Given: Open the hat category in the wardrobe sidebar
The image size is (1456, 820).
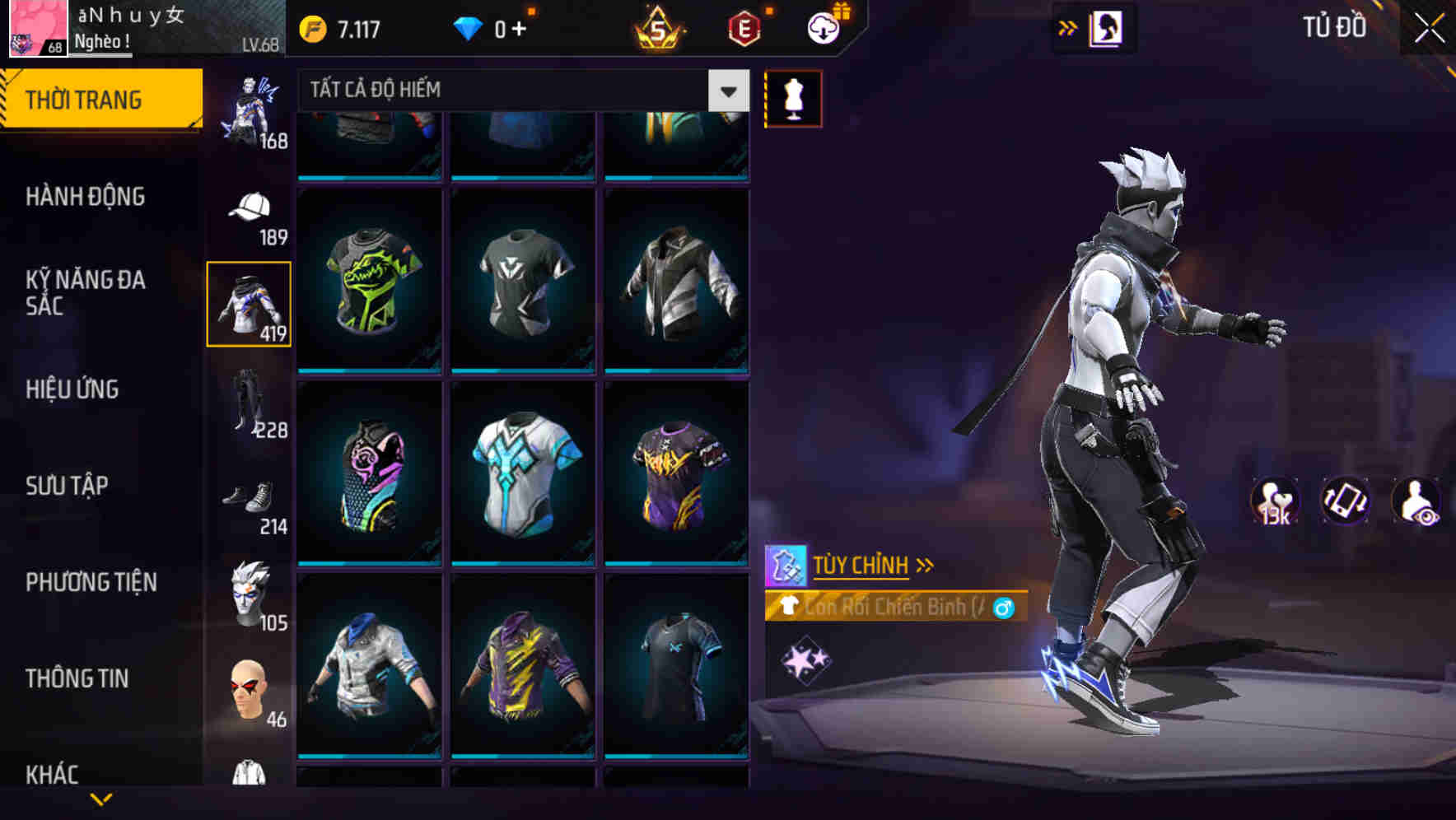Looking at the screenshot, I should click(249, 206).
